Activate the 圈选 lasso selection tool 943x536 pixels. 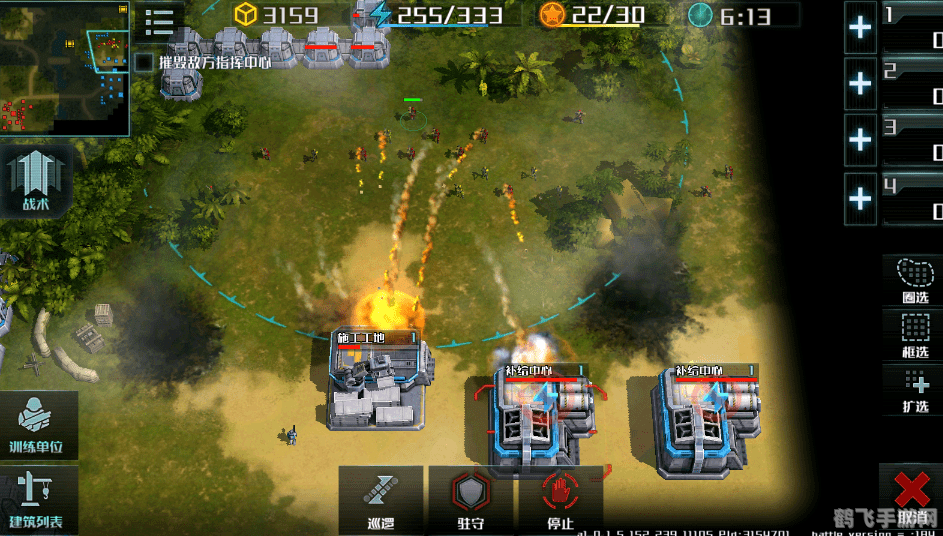pyautogui.click(x=914, y=279)
